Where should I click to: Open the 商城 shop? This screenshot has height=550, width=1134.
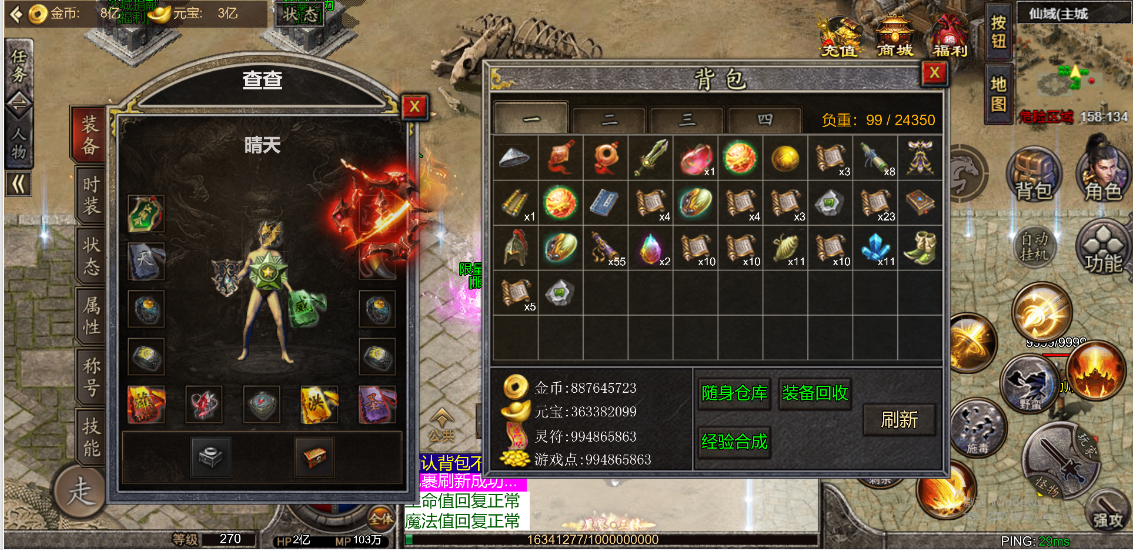coord(895,37)
